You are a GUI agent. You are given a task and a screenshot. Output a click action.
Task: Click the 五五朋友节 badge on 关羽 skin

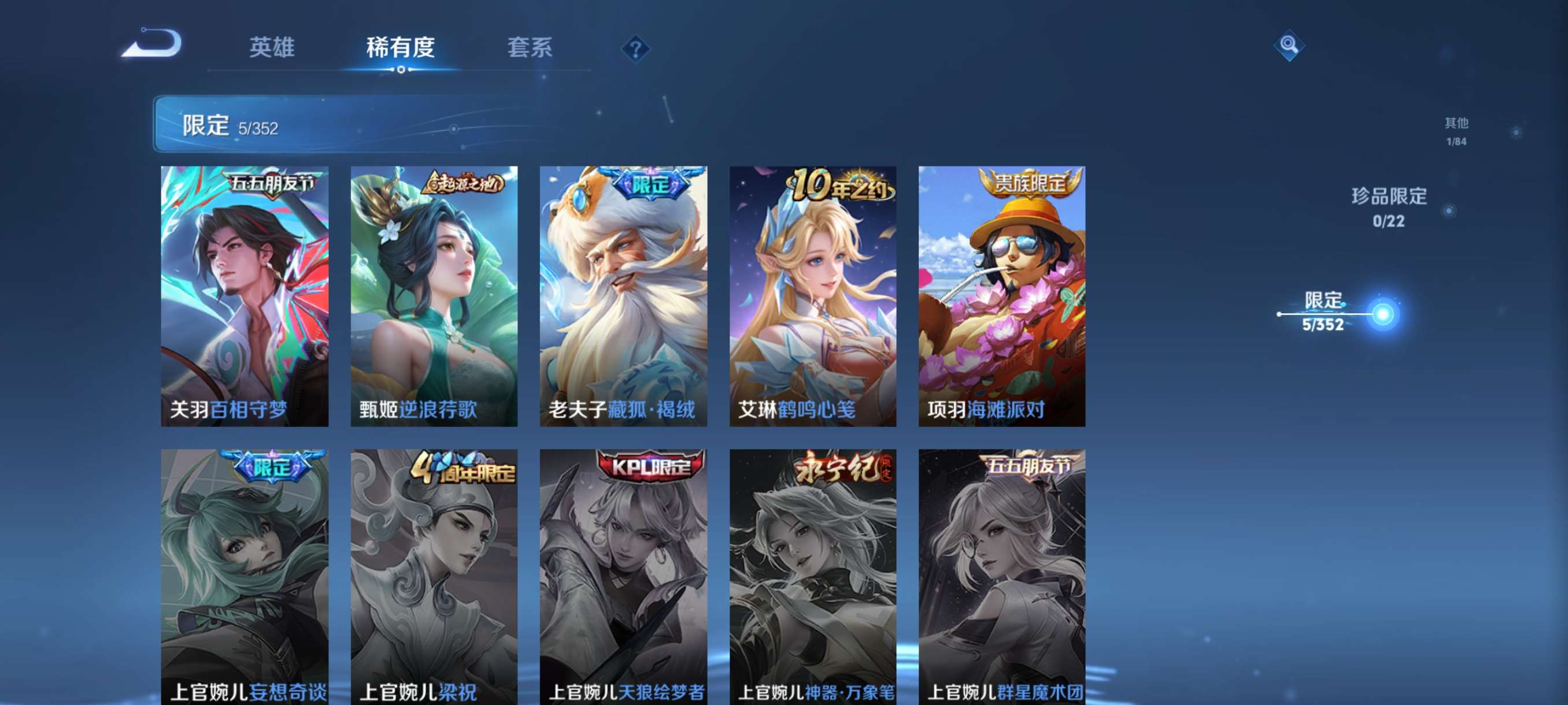click(272, 181)
